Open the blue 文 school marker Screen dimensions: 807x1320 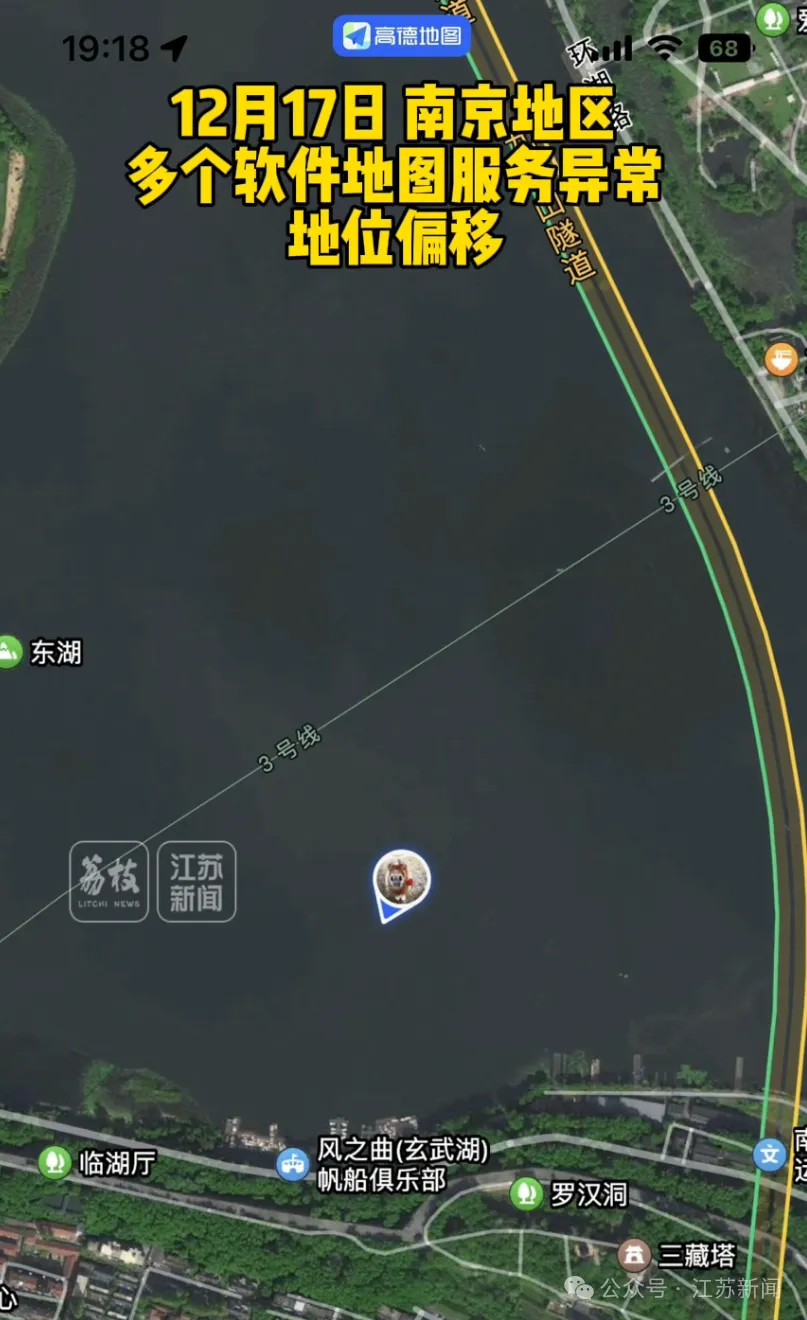pos(769,1155)
